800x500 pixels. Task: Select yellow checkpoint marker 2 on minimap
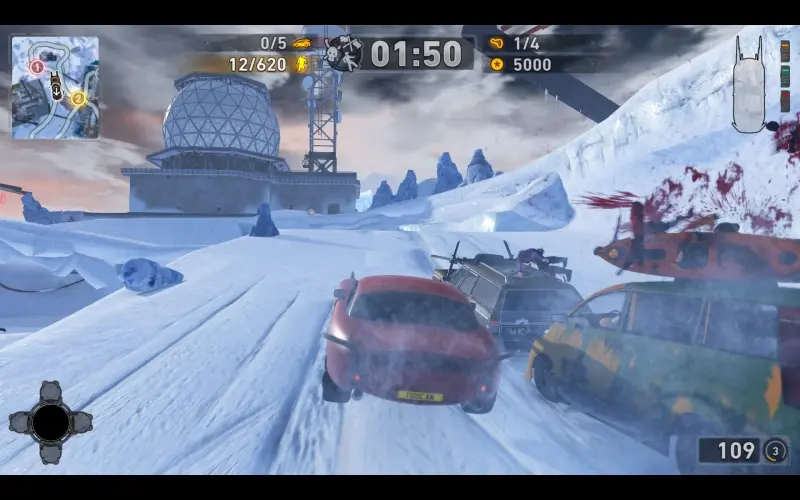[77, 98]
